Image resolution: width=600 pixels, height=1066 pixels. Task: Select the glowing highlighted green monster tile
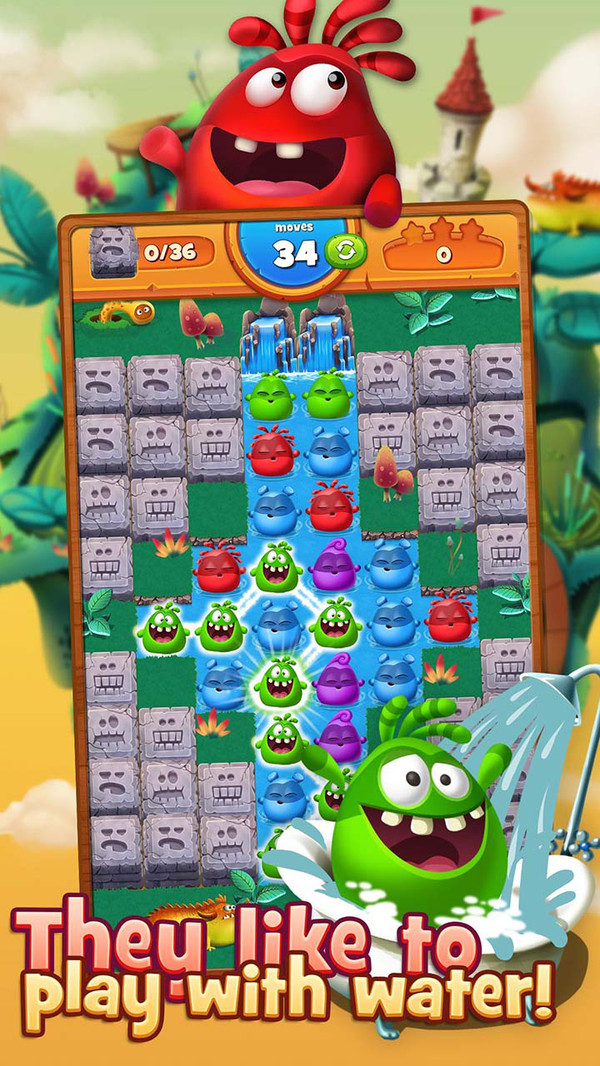[x=279, y=682]
